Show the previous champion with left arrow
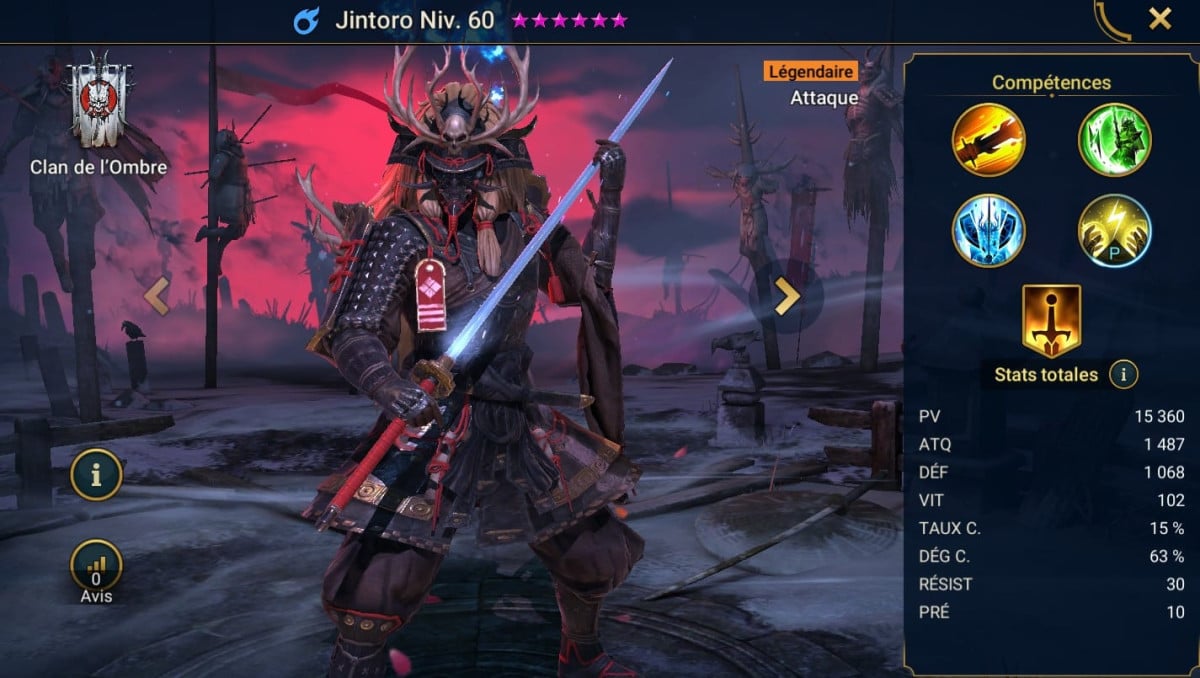The height and width of the screenshot is (678, 1200). [x=157, y=296]
